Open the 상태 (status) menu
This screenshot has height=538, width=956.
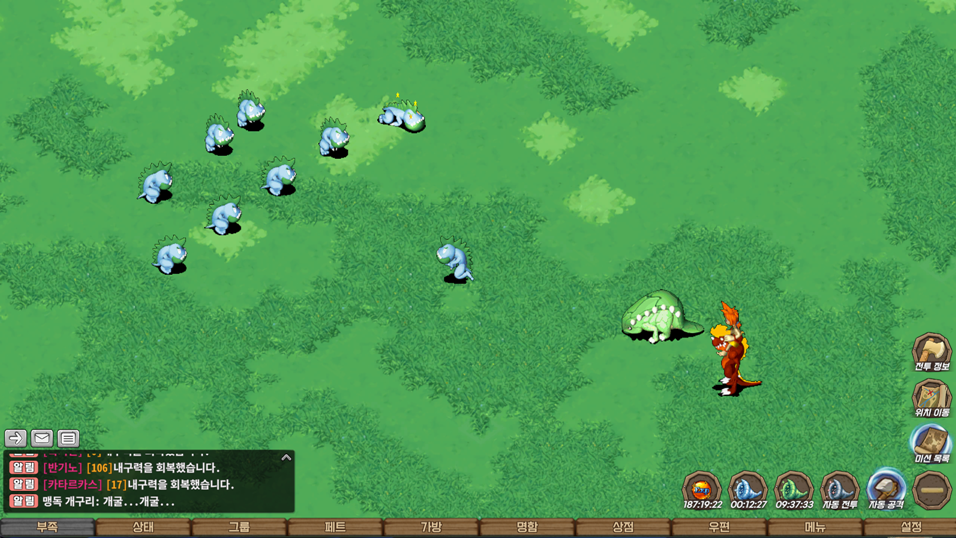coord(143,527)
